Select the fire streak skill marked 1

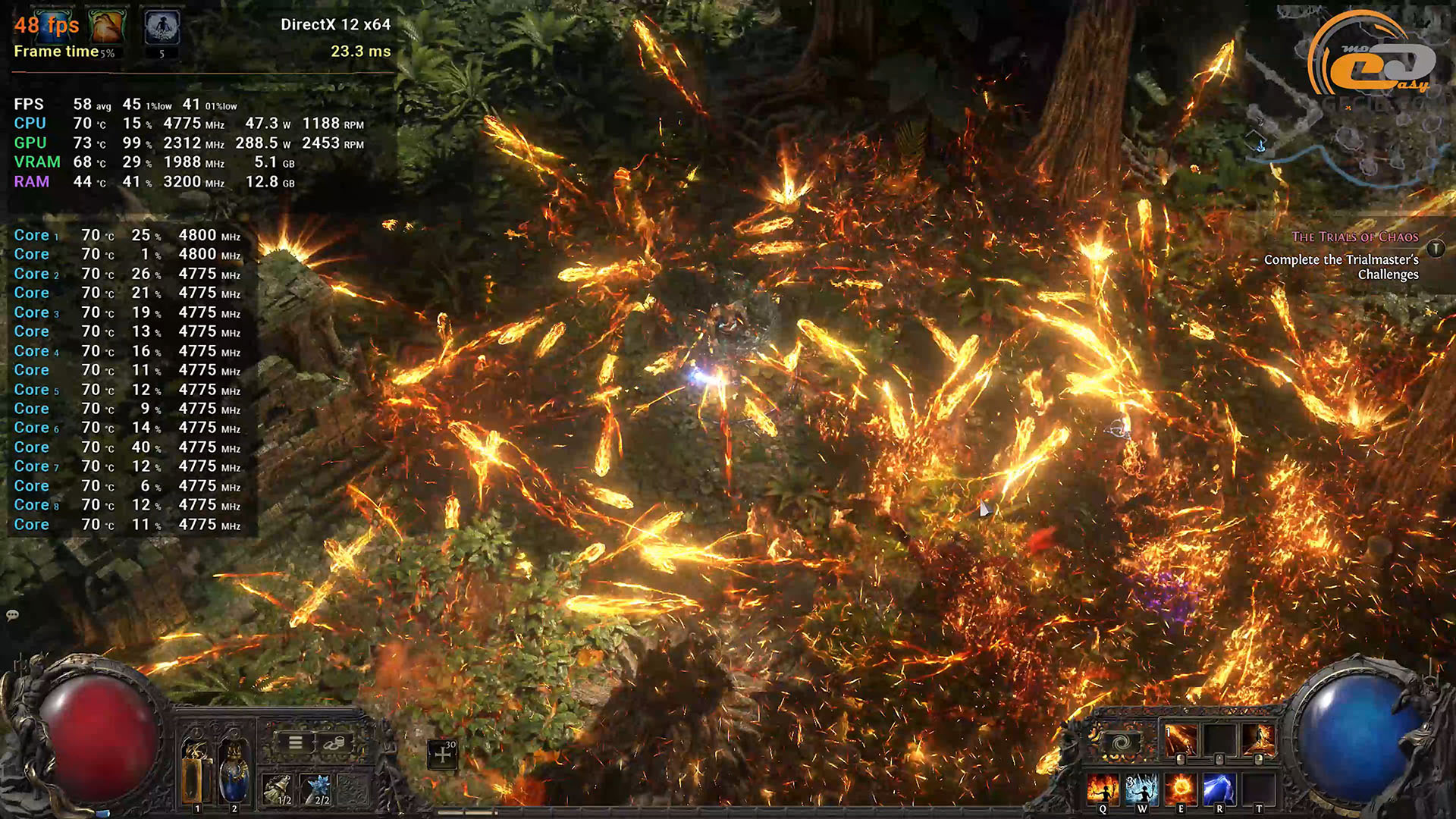coord(1180,739)
